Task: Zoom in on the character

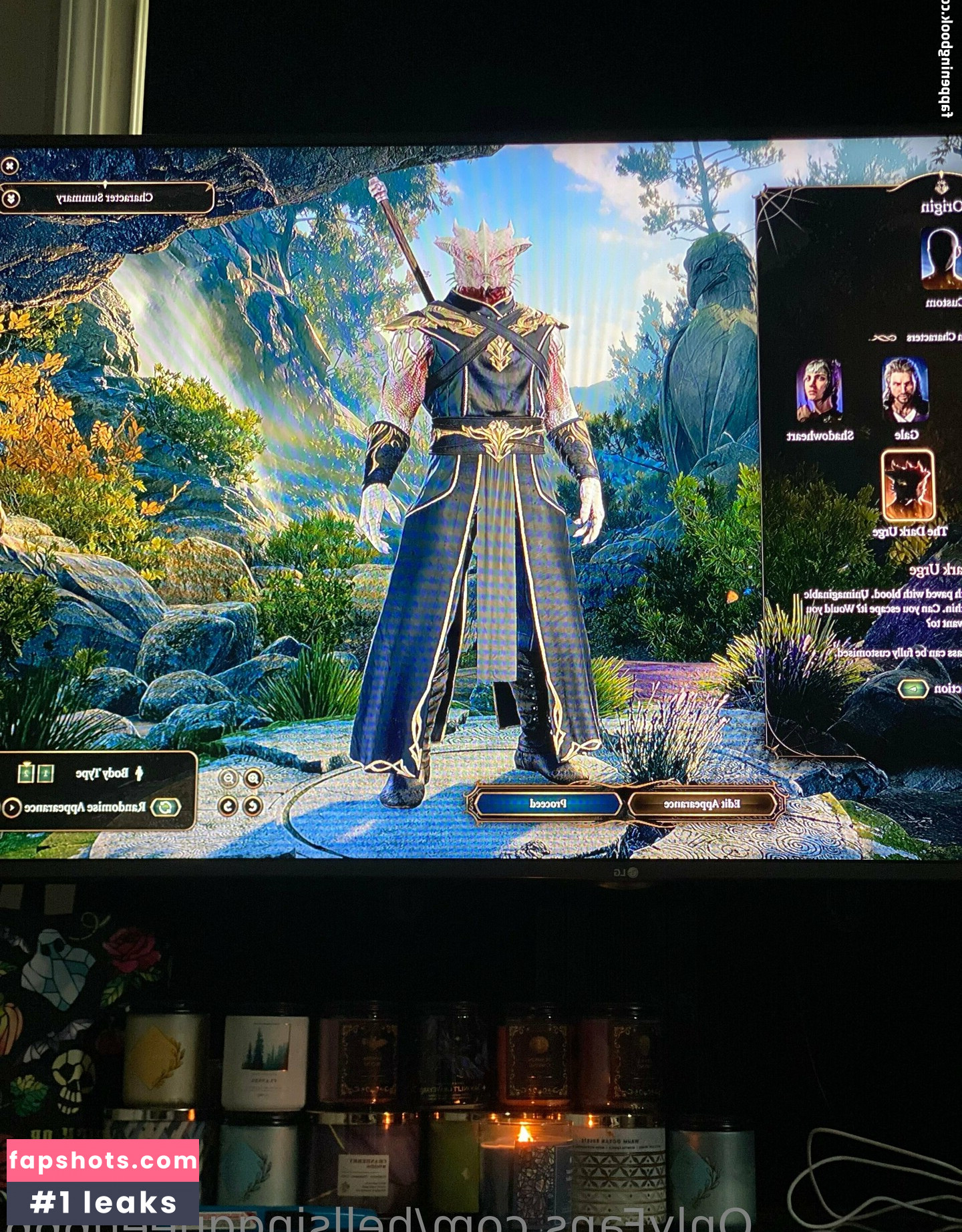Action: click(x=253, y=778)
